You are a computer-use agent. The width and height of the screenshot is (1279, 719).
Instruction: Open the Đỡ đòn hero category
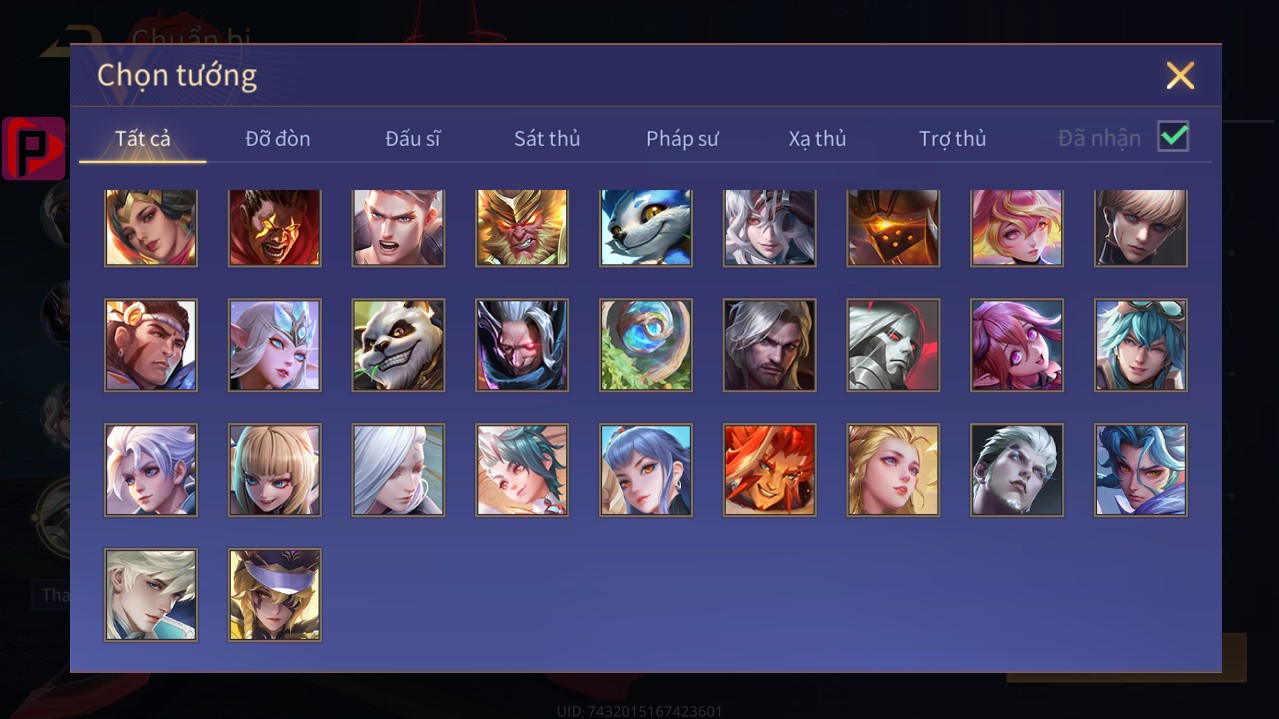point(277,139)
